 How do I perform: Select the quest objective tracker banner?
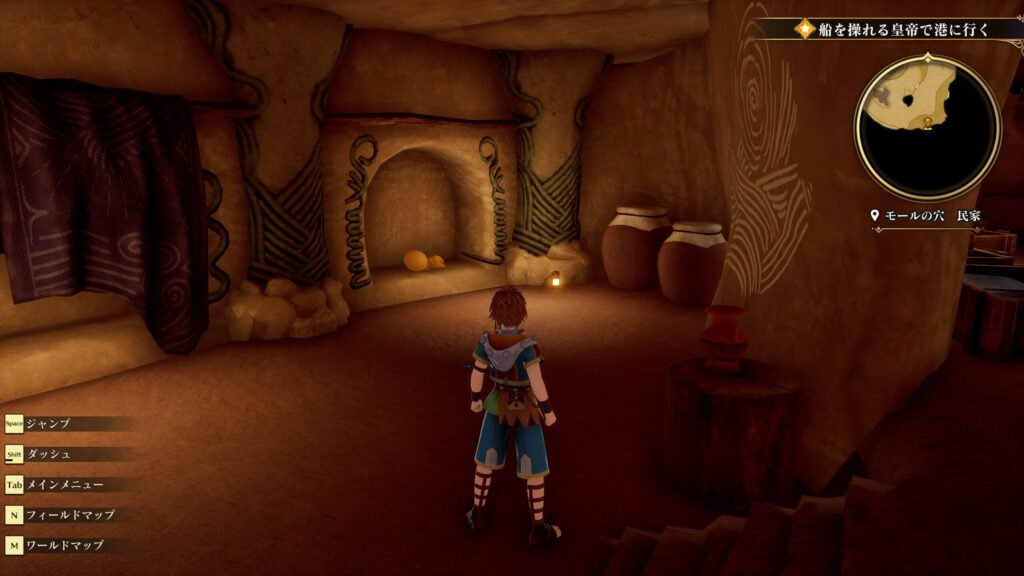tap(895, 29)
